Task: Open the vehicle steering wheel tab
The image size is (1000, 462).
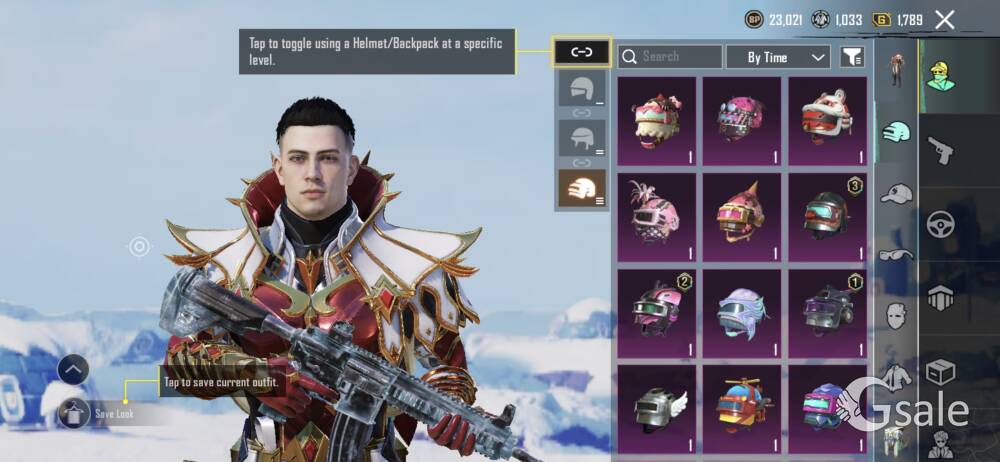Action: click(940, 223)
